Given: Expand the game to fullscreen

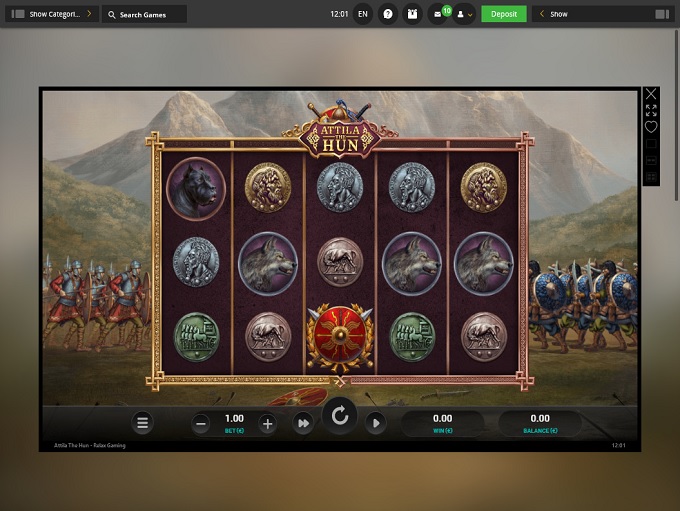Looking at the screenshot, I should 651,111.
